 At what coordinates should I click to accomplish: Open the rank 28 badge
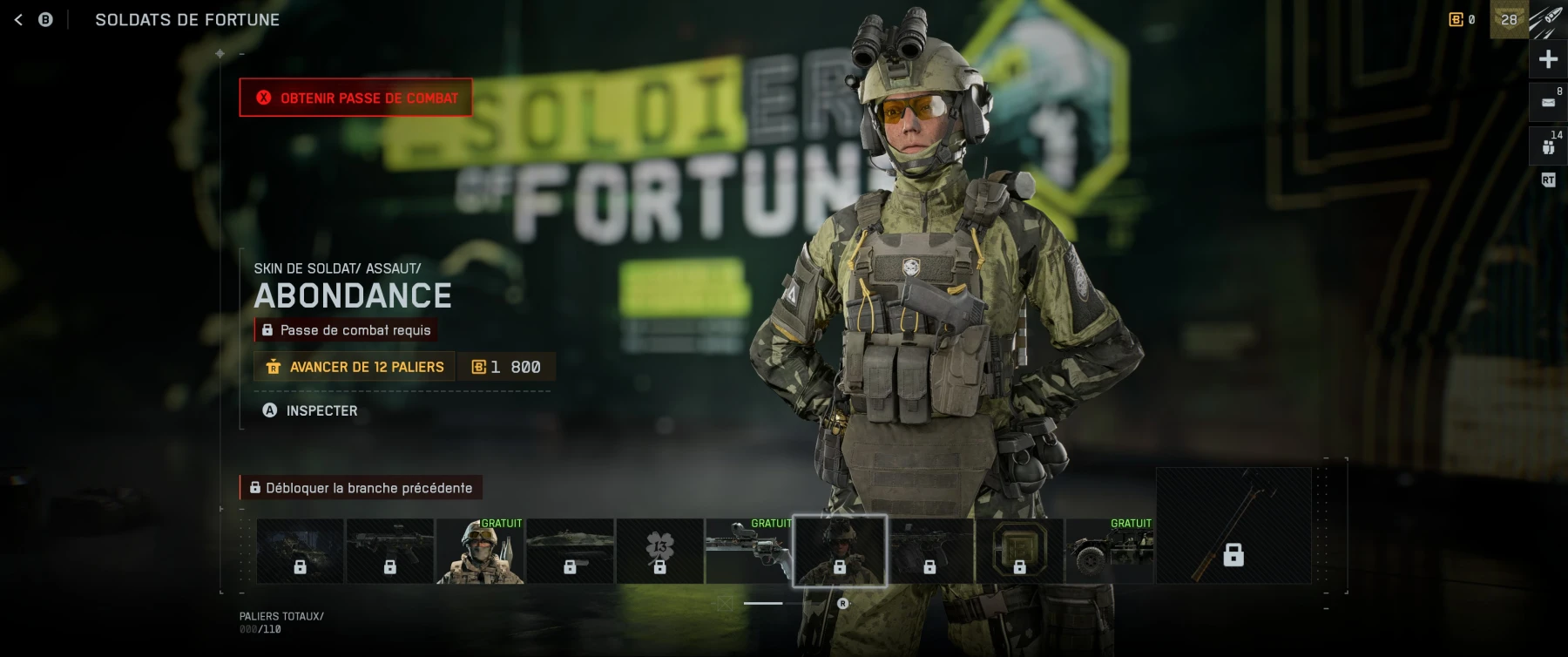point(1509,19)
